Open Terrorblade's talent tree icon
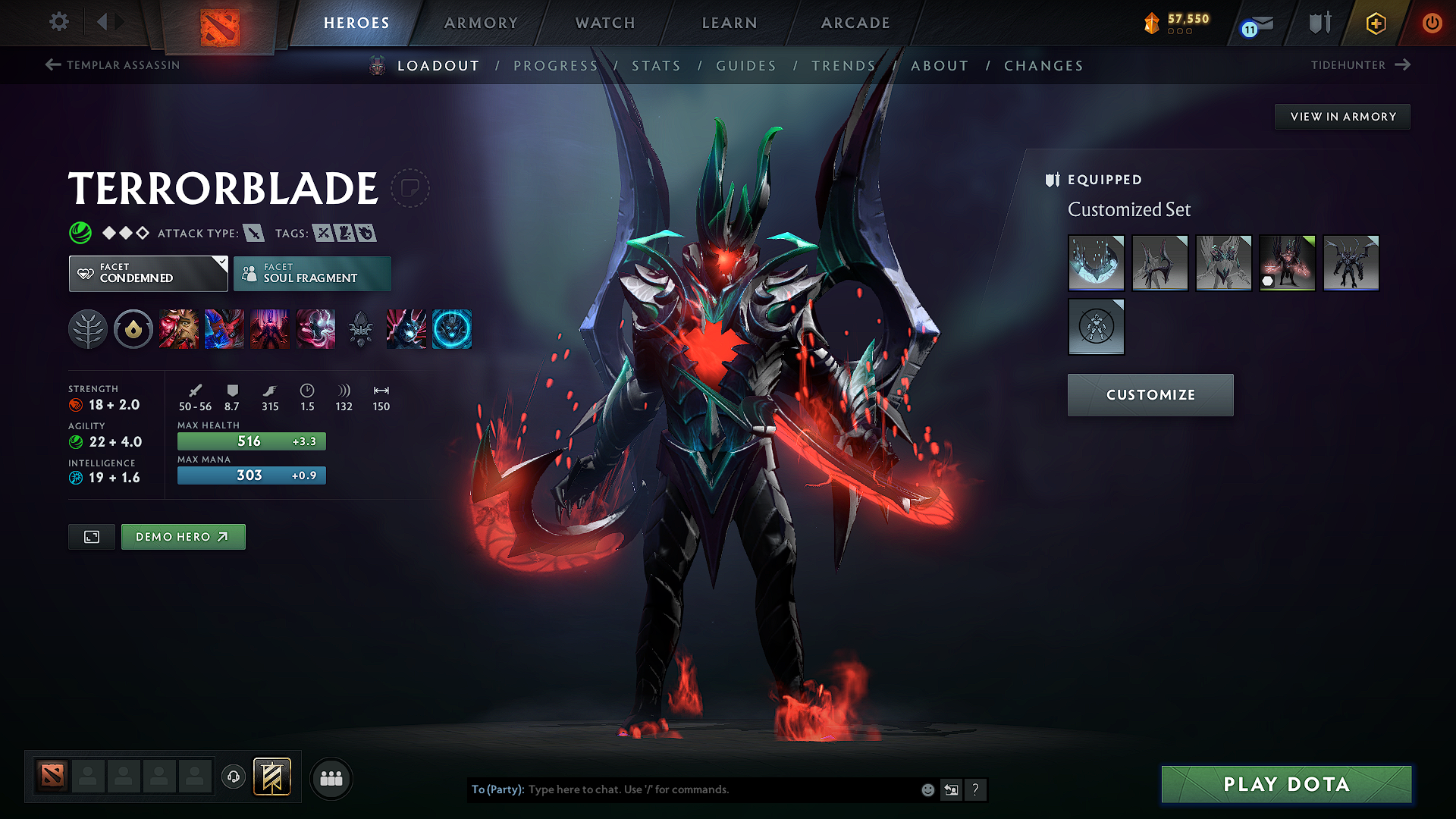Viewport: 1456px width, 819px height. [x=87, y=329]
